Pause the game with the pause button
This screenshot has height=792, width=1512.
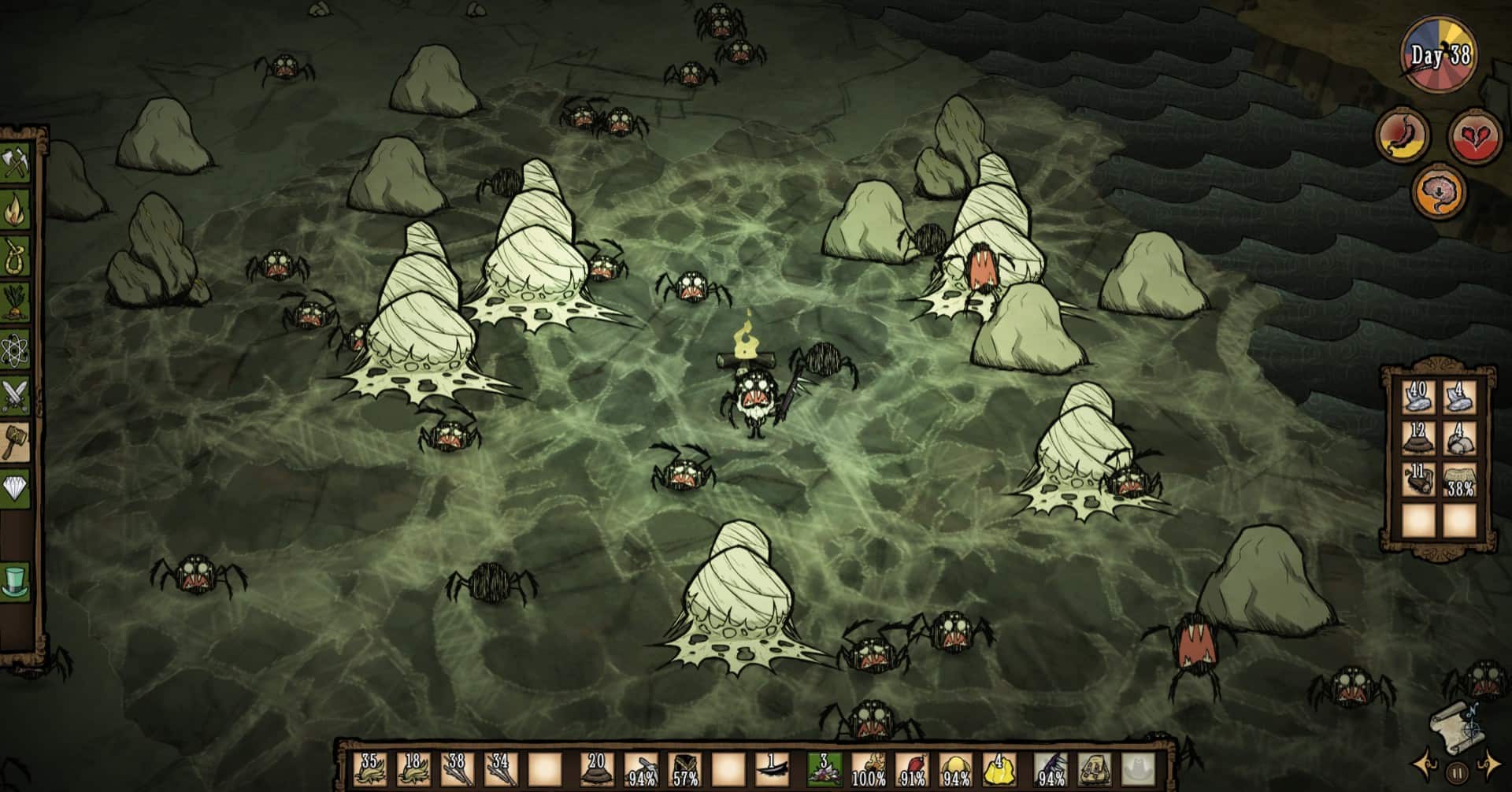point(1457,772)
